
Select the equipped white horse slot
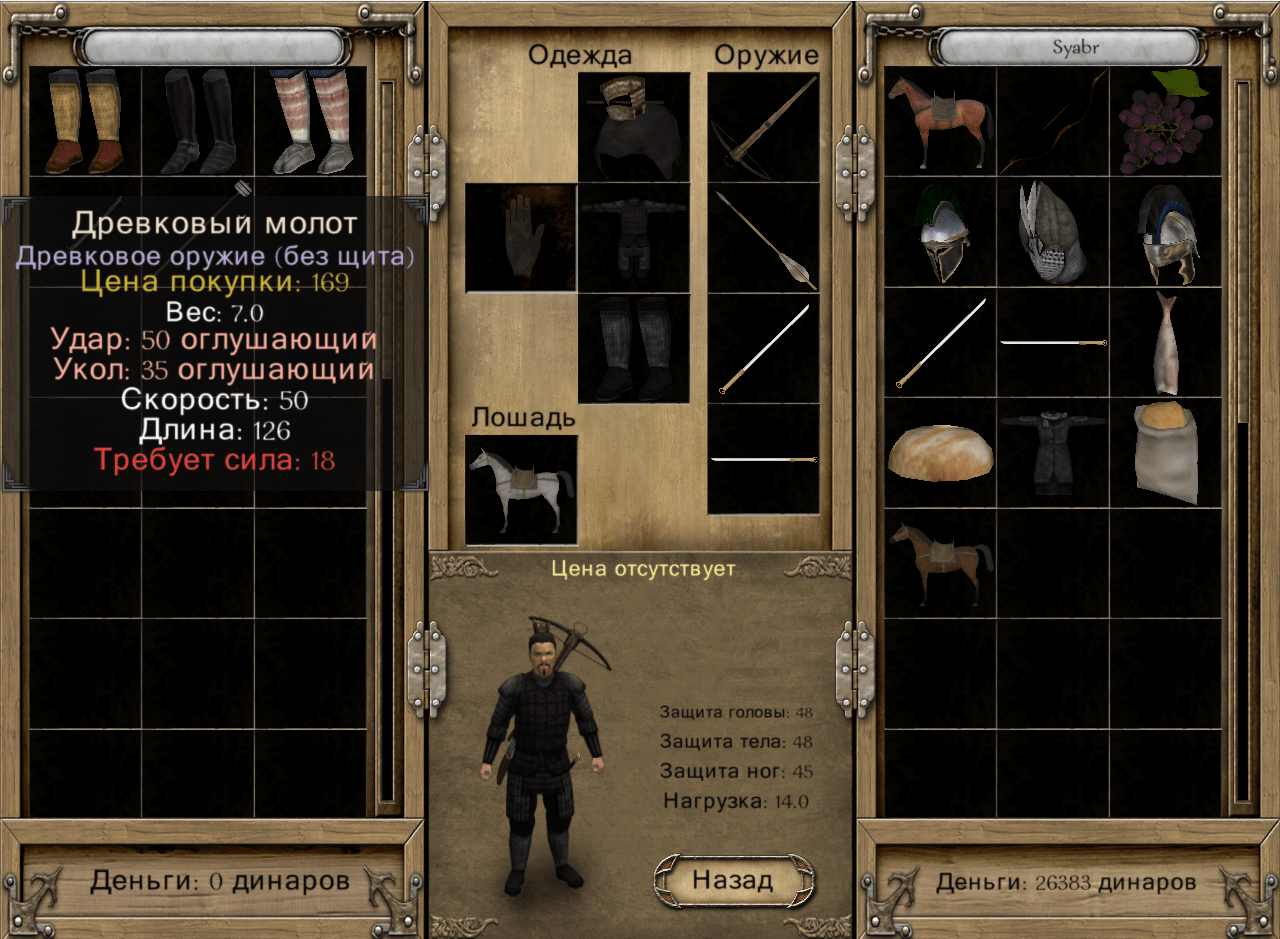(521, 489)
